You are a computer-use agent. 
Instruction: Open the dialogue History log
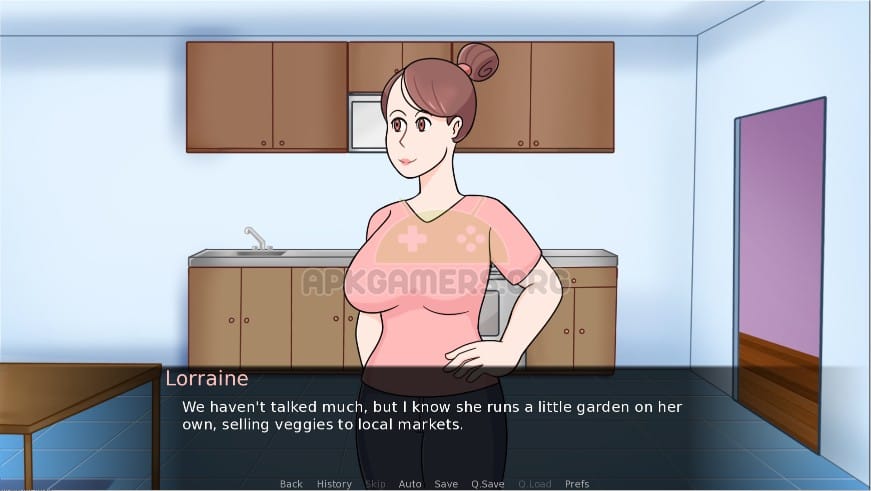click(x=334, y=484)
